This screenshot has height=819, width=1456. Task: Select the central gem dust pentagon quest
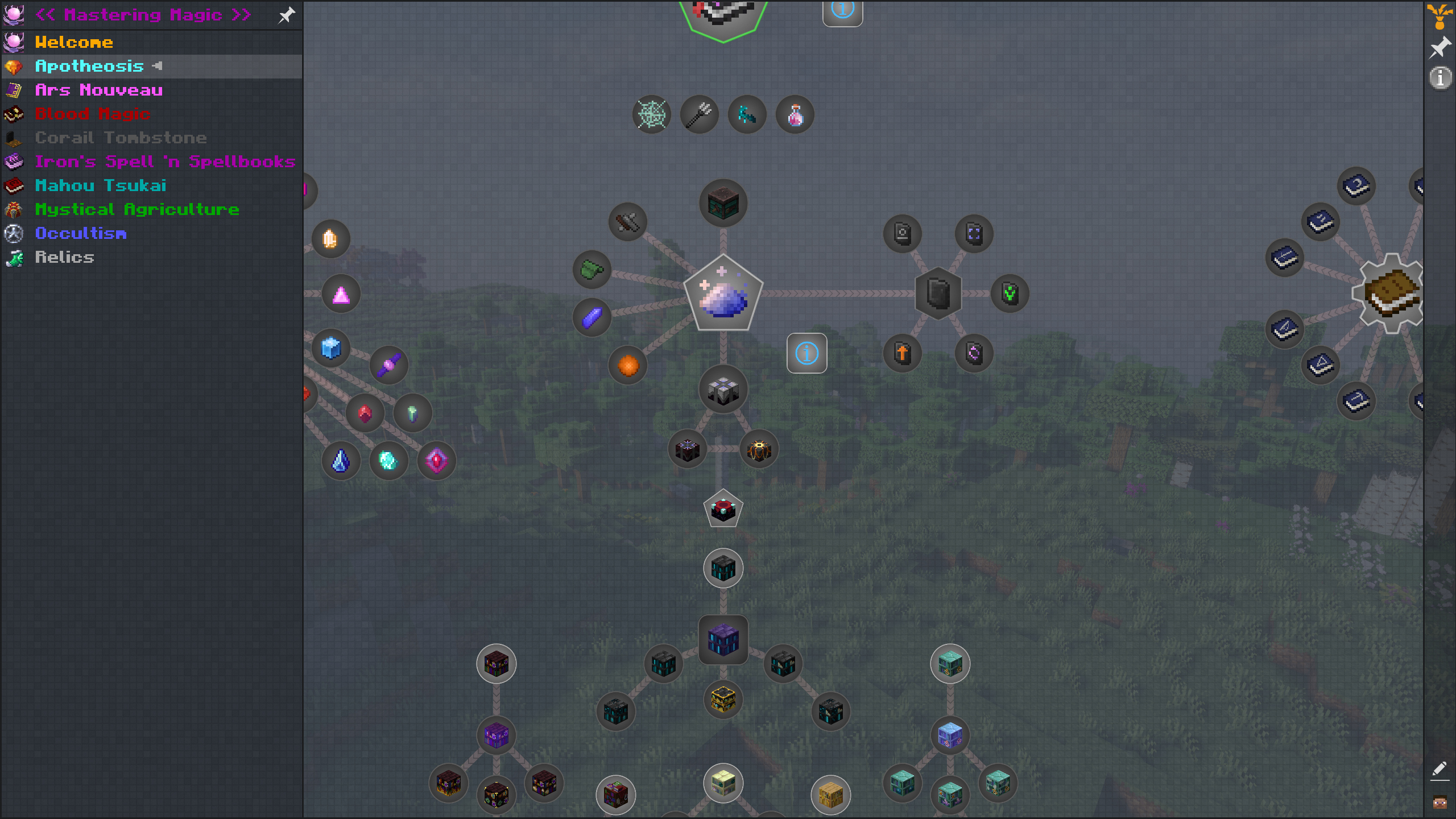(723, 293)
